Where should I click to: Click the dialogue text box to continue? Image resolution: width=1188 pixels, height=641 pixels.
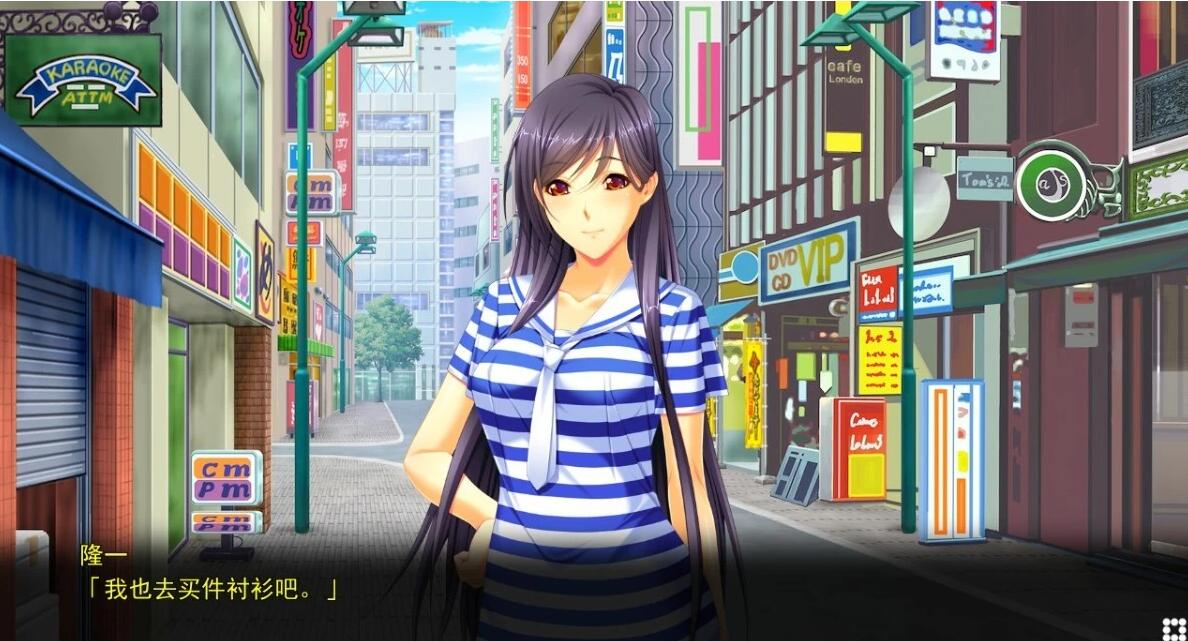[594, 588]
